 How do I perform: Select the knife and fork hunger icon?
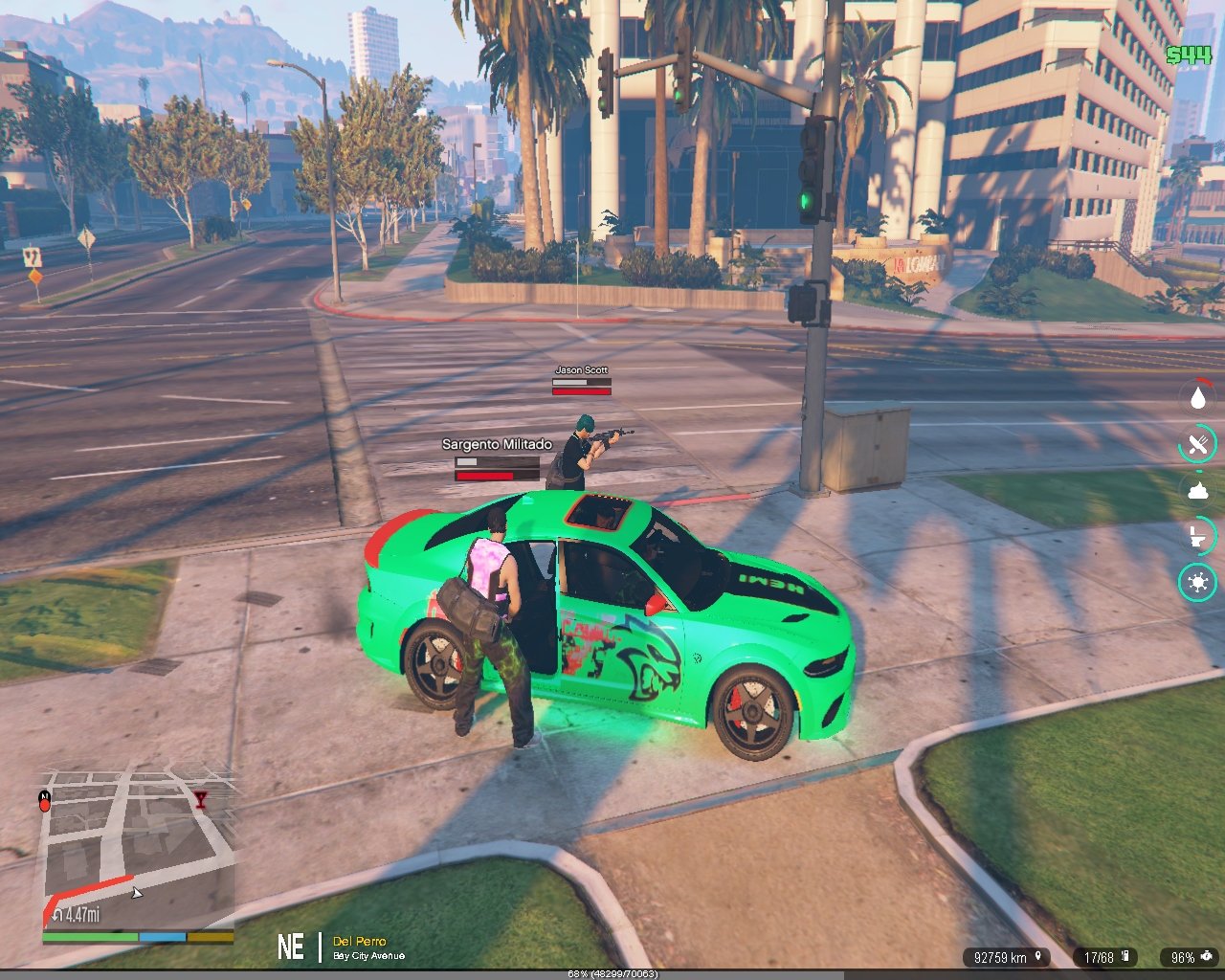1197,443
